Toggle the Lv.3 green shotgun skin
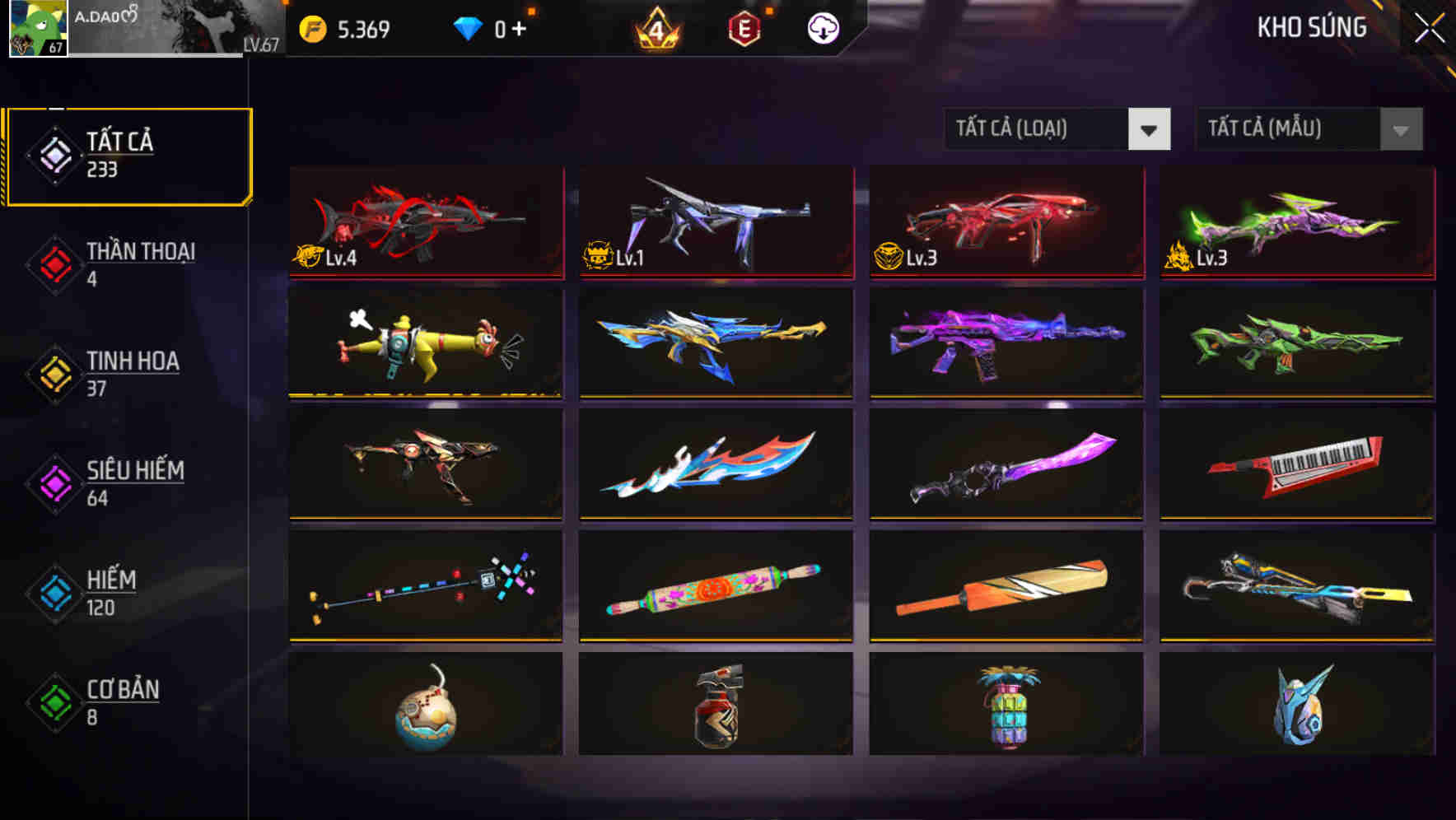1456x820 pixels. [x=1296, y=222]
